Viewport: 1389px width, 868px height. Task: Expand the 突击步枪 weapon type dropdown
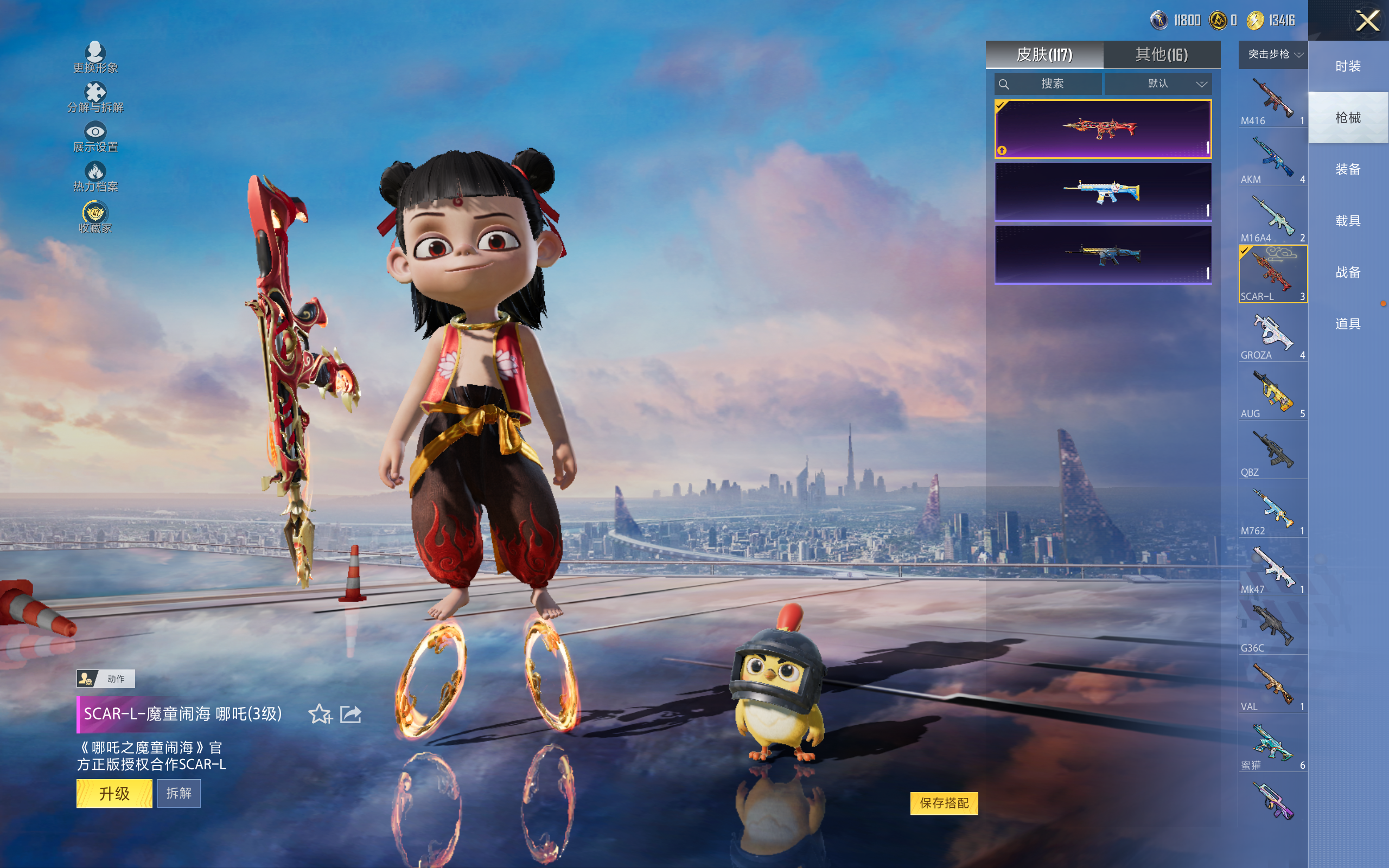[x=1273, y=55]
